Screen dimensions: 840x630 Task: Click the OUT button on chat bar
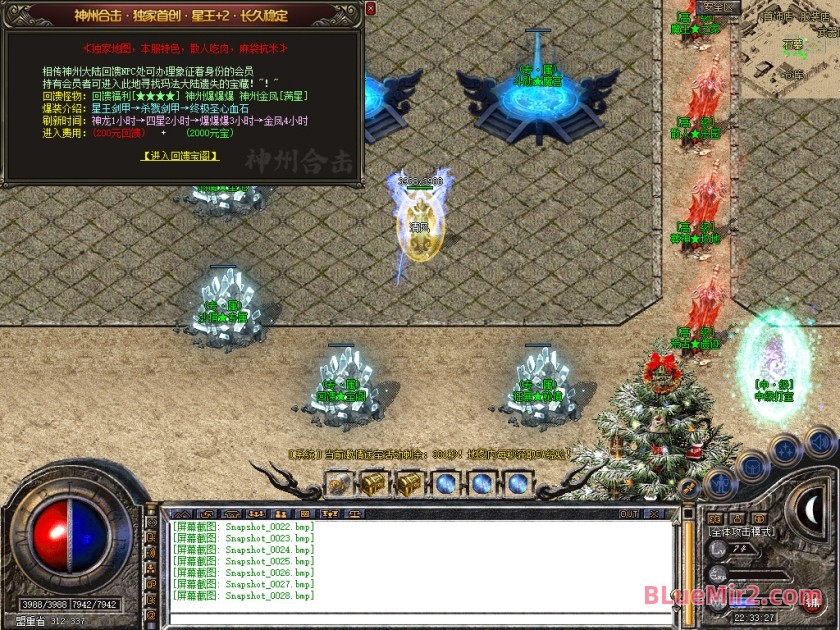pos(628,513)
